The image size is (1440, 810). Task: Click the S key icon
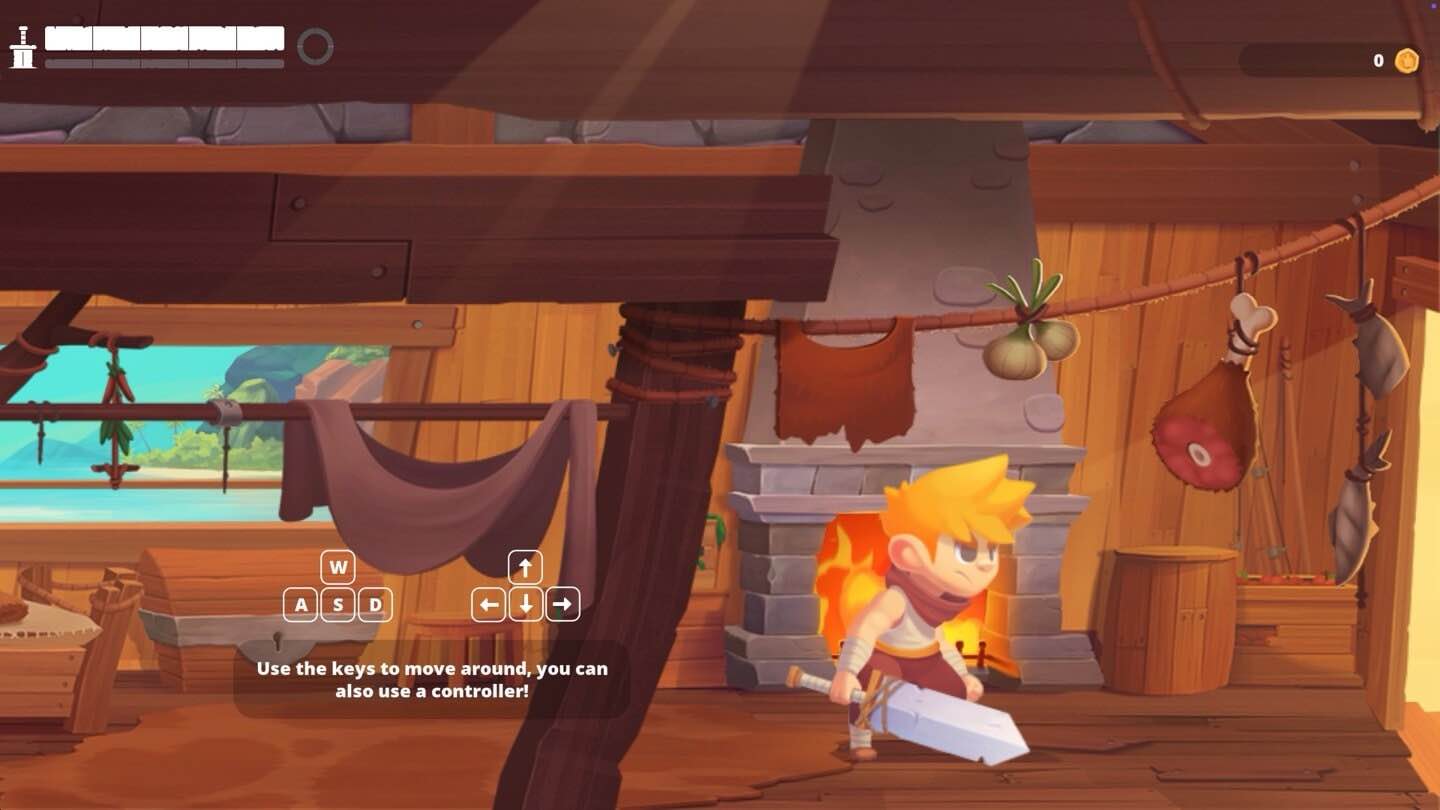[337, 604]
